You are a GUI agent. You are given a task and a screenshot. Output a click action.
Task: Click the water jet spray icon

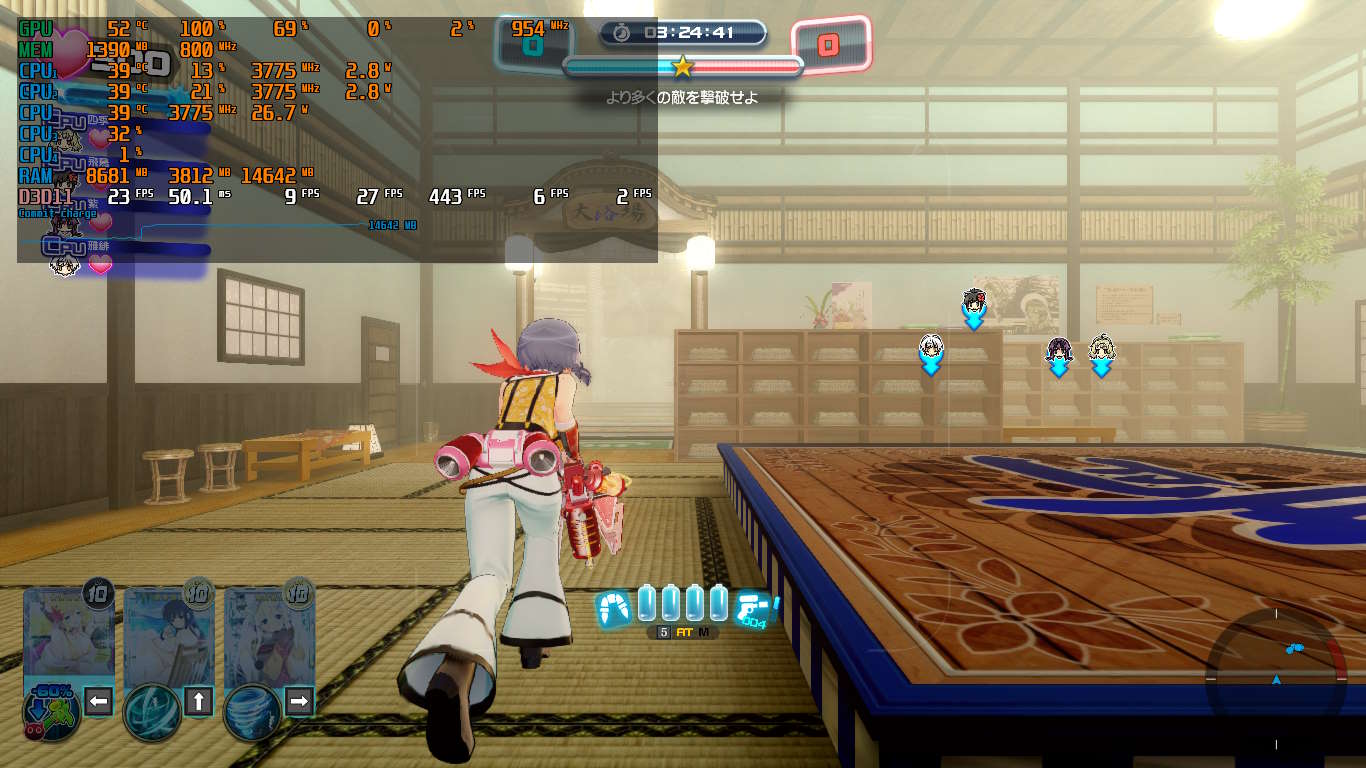(613, 607)
